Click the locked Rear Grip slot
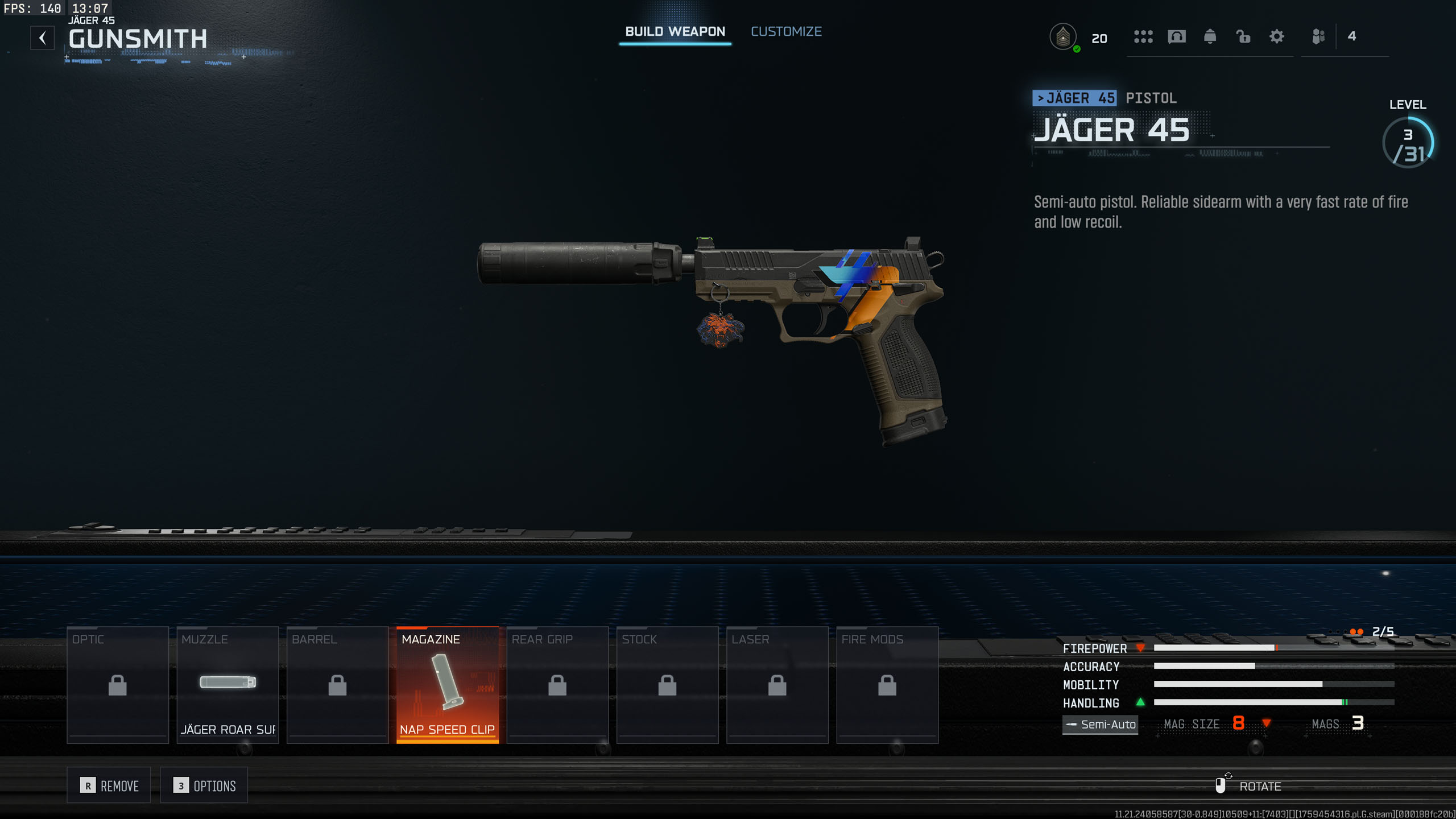The width and height of the screenshot is (1456, 819). (x=557, y=685)
